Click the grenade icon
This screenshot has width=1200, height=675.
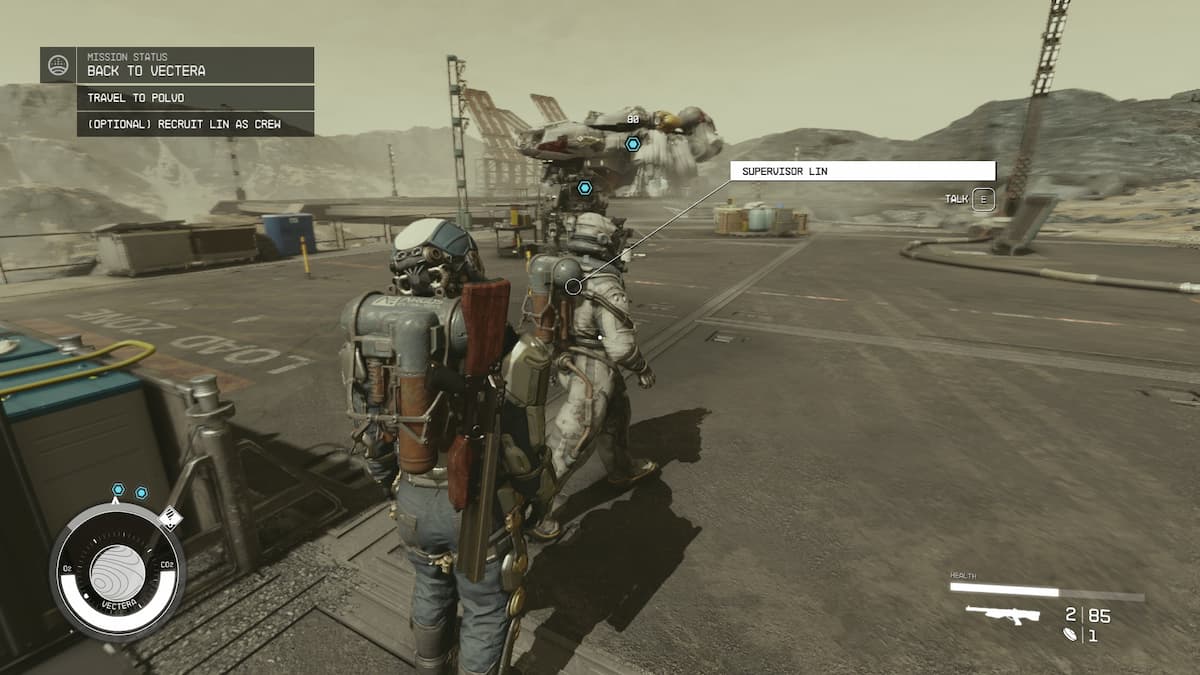point(1071,635)
